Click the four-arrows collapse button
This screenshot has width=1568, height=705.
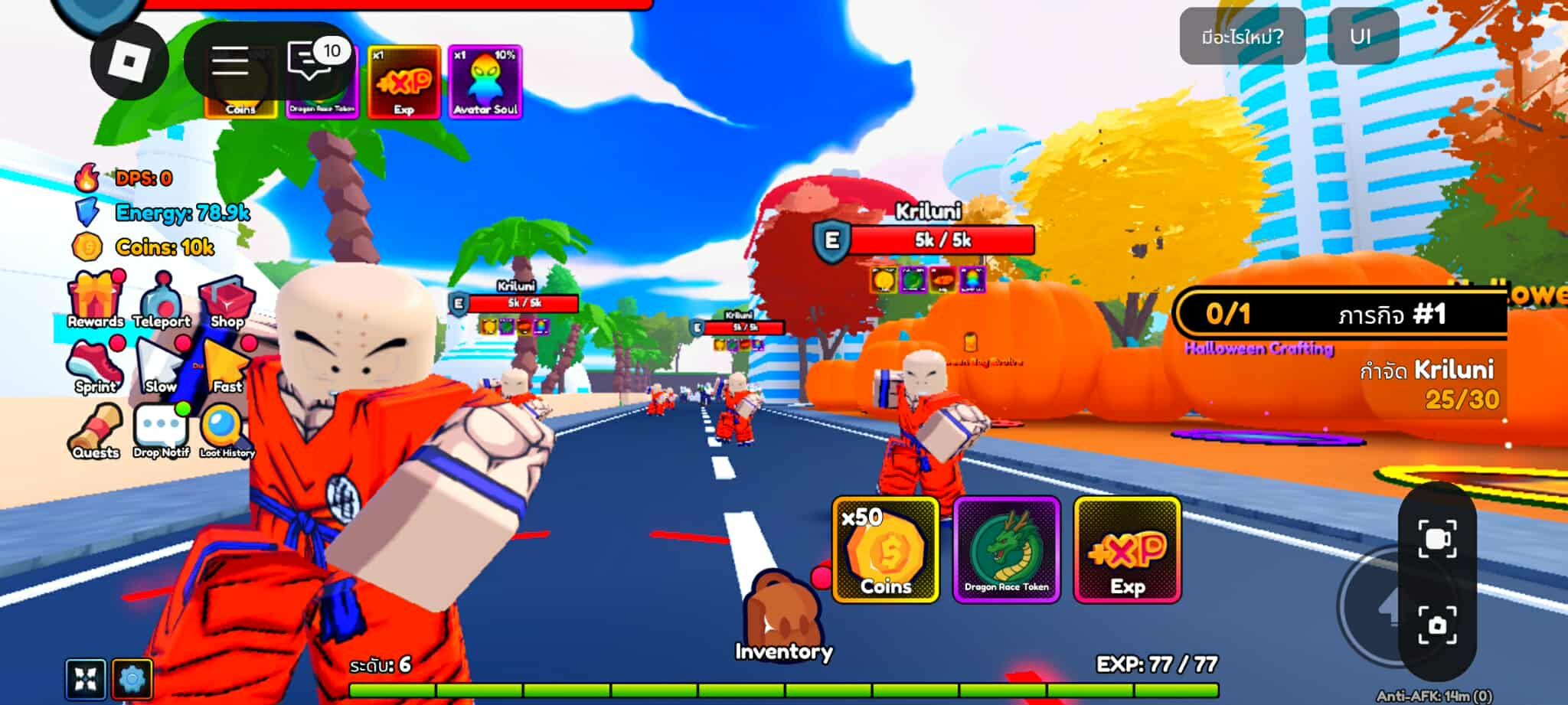pyautogui.click(x=85, y=678)
